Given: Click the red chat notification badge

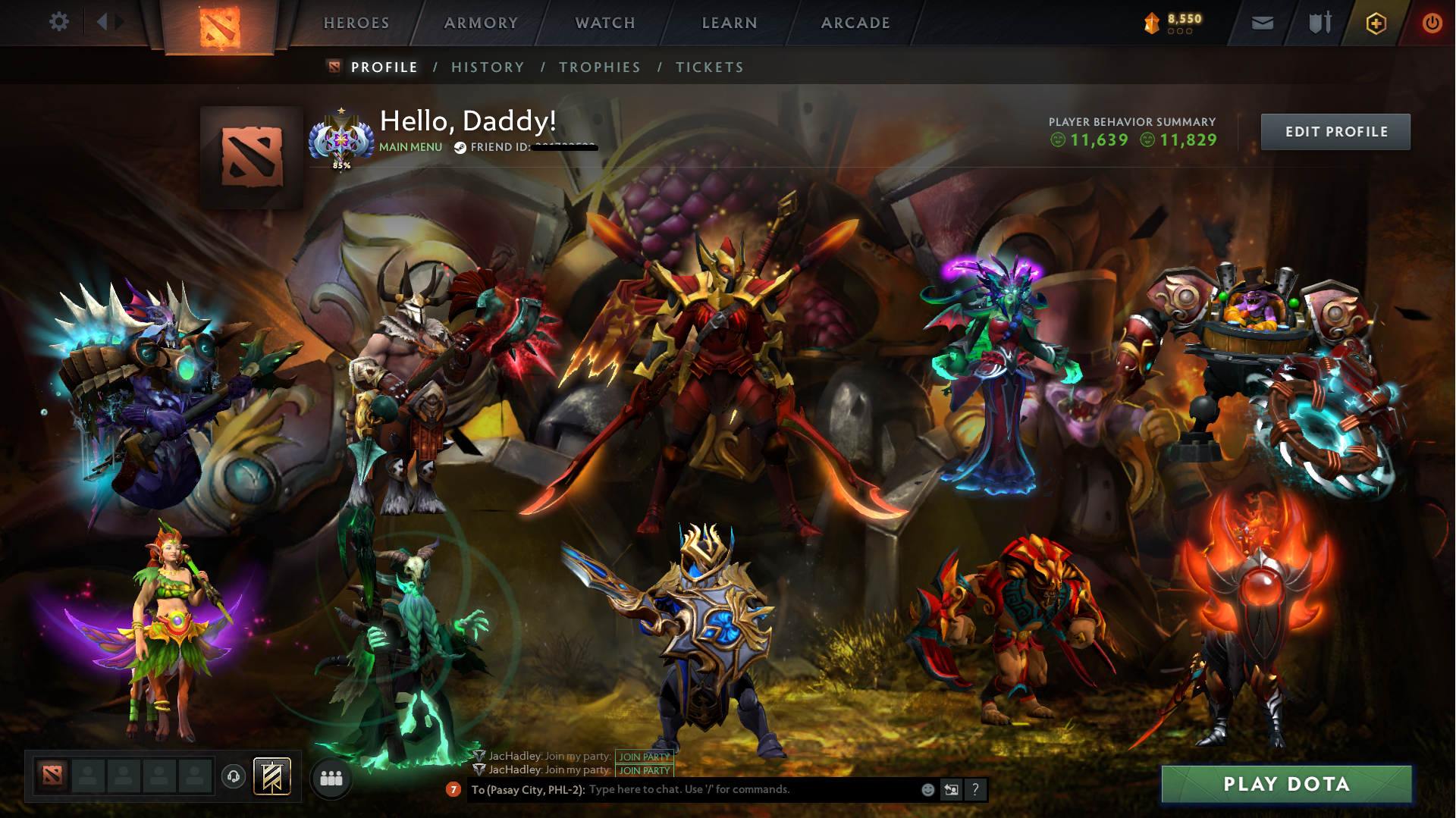Looking at the screenshot, I should 453,790.
